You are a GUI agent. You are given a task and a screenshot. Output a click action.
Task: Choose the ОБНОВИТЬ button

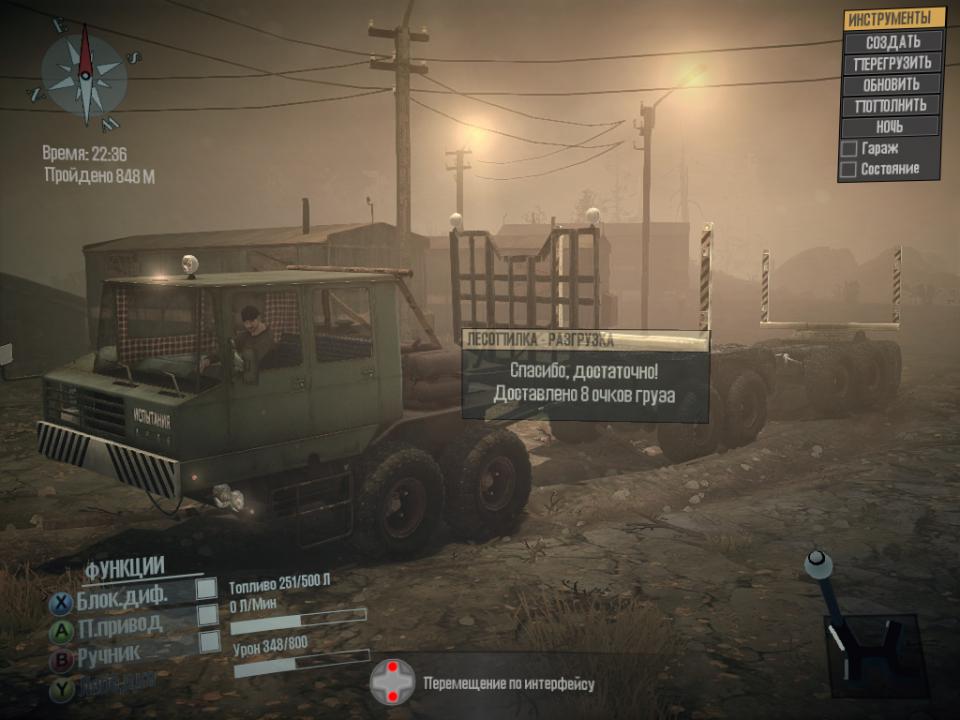click(892, 84)
